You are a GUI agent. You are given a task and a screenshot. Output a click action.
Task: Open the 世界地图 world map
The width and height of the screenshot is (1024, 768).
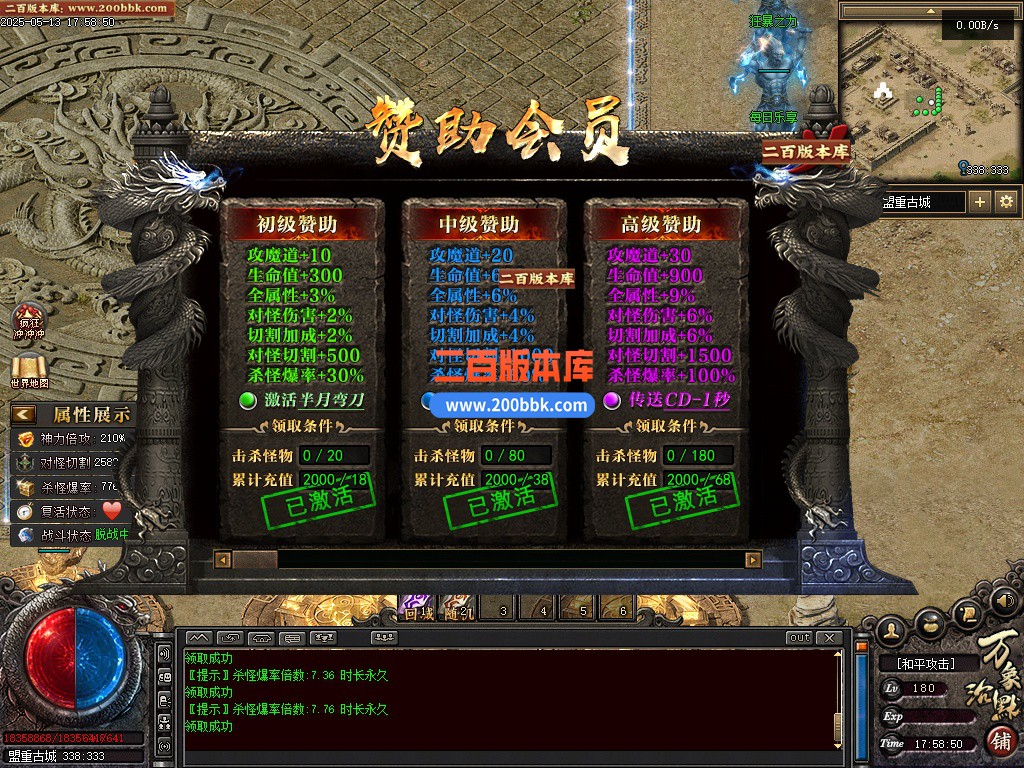click(x=29, y=370)
